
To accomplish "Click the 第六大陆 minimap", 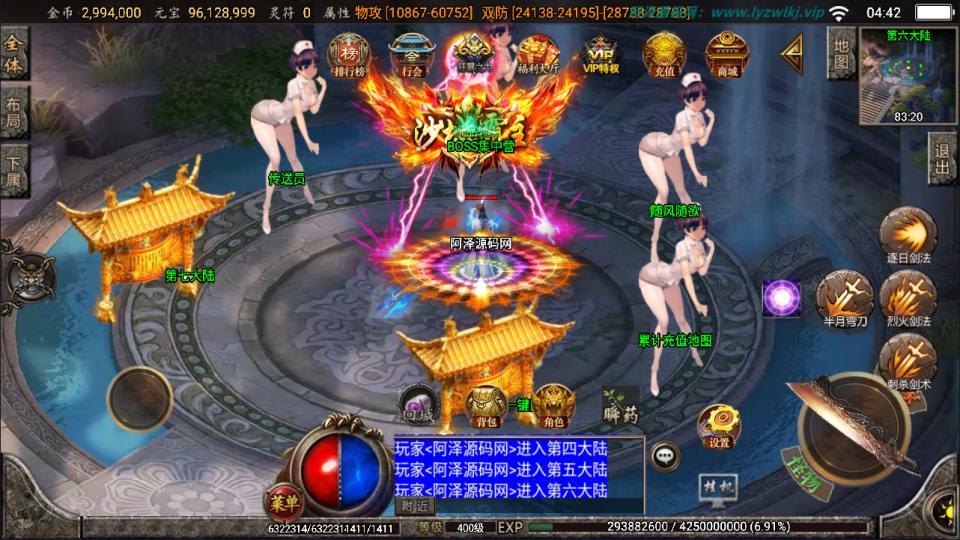I will pos(907,75).
